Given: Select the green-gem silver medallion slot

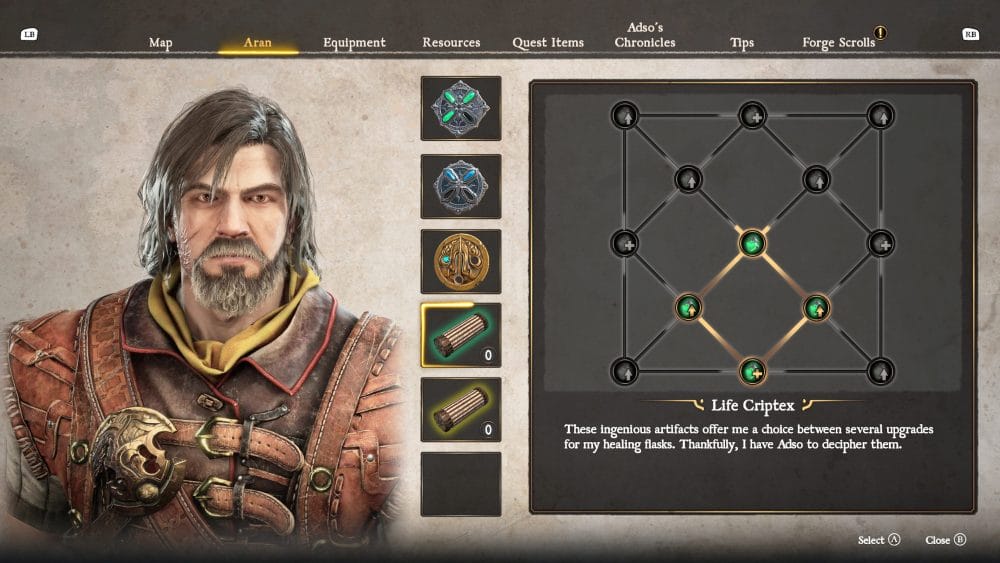Looking at the screenshot, I should click(461, 108).
